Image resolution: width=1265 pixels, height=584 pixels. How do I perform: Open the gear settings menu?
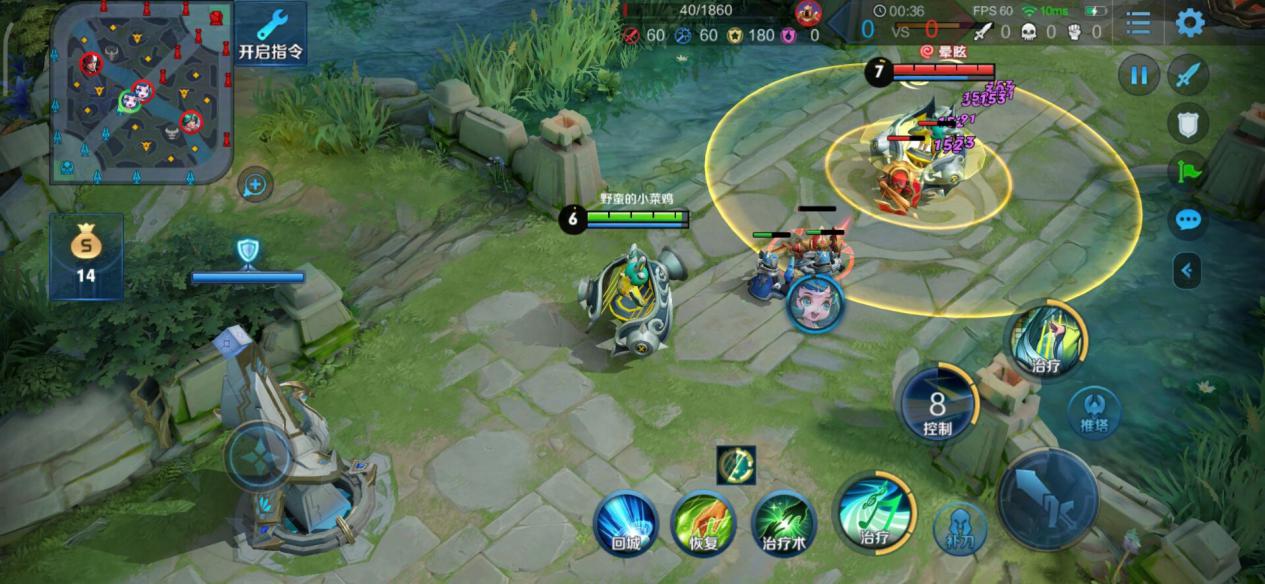[1189, 23]
